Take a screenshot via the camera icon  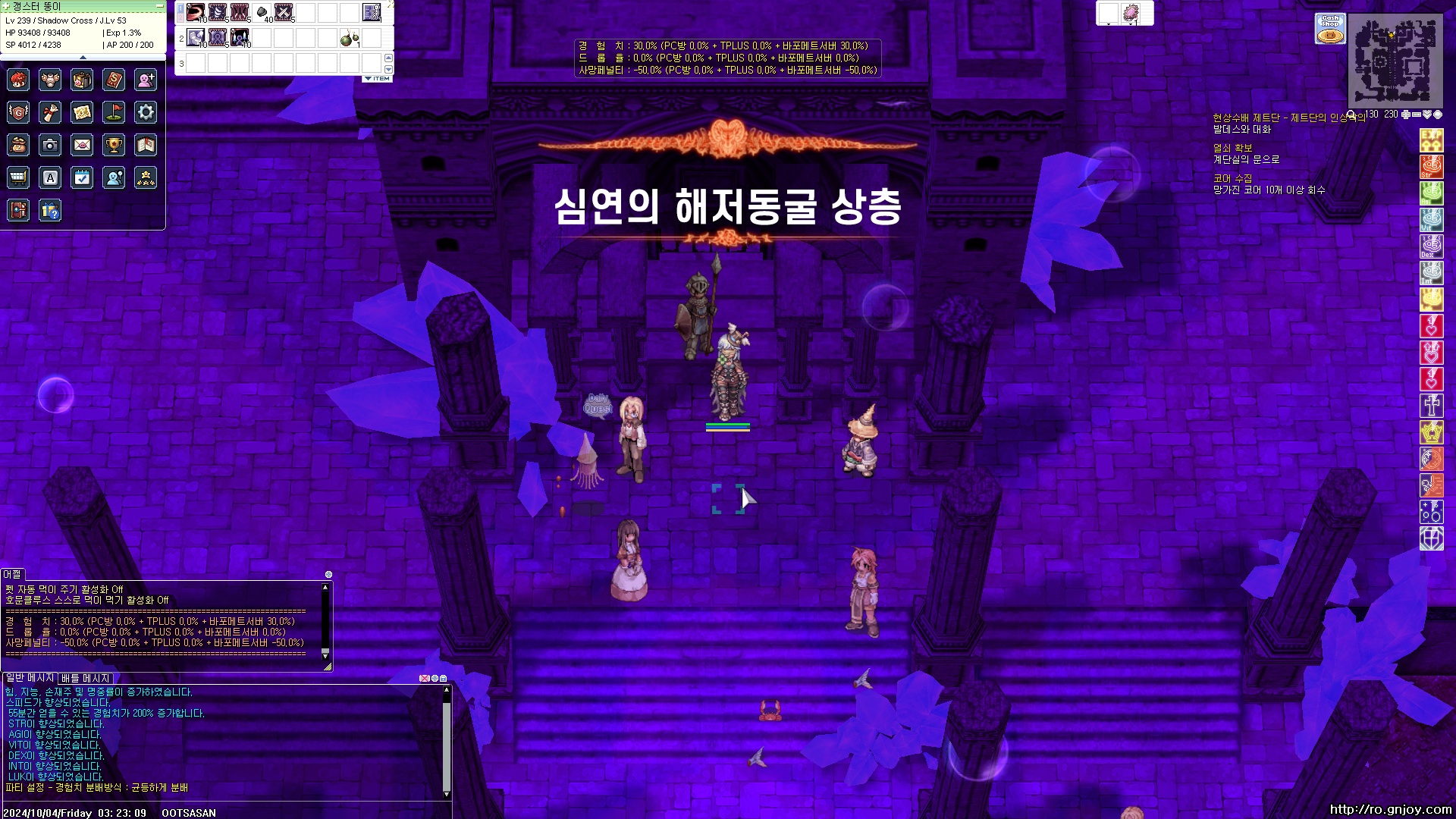(x=50, y=144)
